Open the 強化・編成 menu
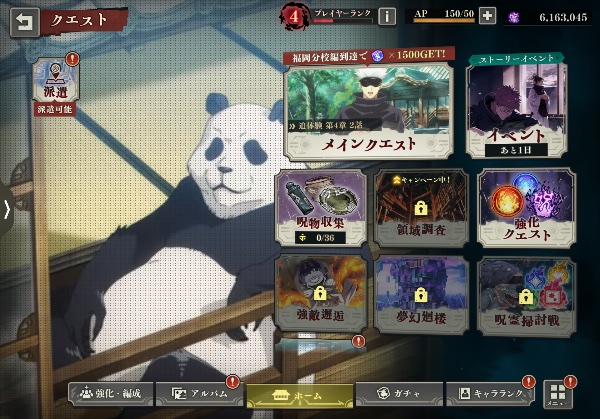The image size is (600, 419). (110, 394)
